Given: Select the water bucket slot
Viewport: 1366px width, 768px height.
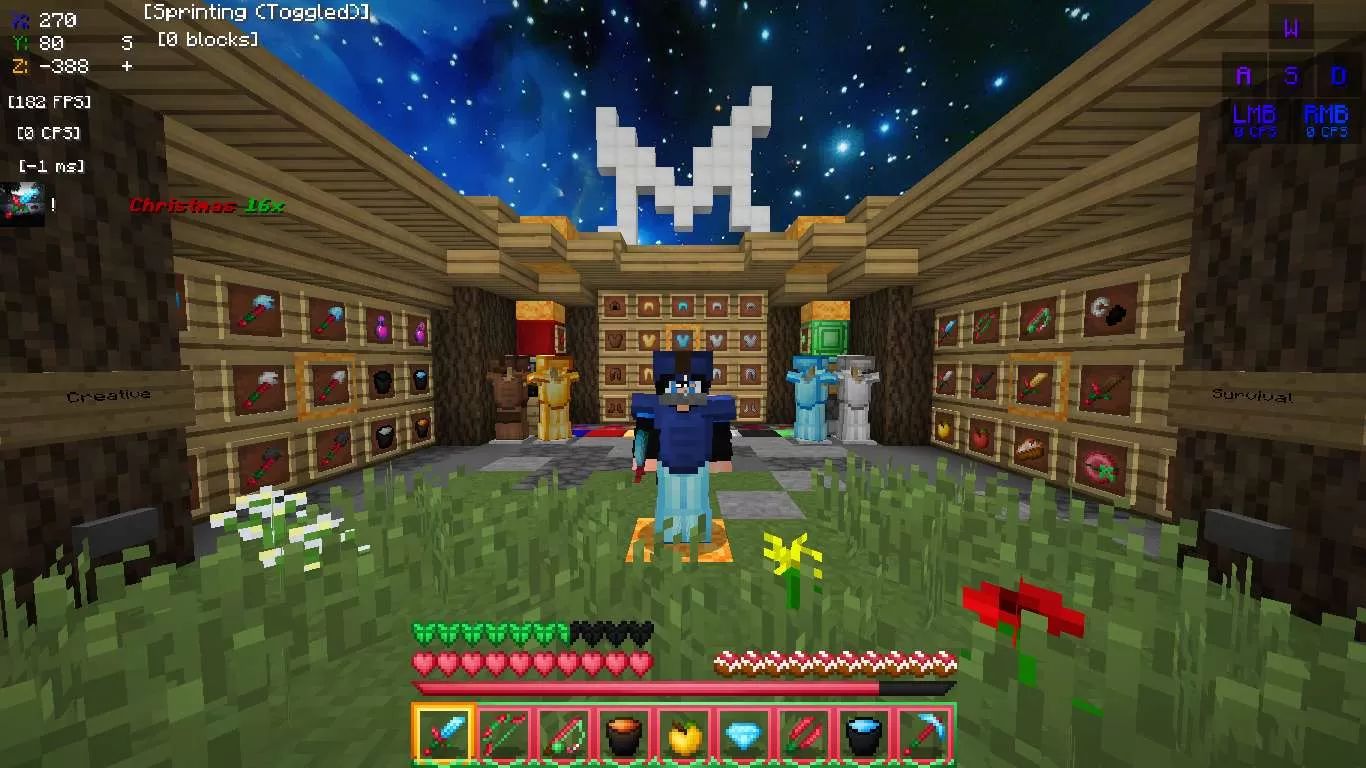Looking at the screenshot, I should coord(864,736).
